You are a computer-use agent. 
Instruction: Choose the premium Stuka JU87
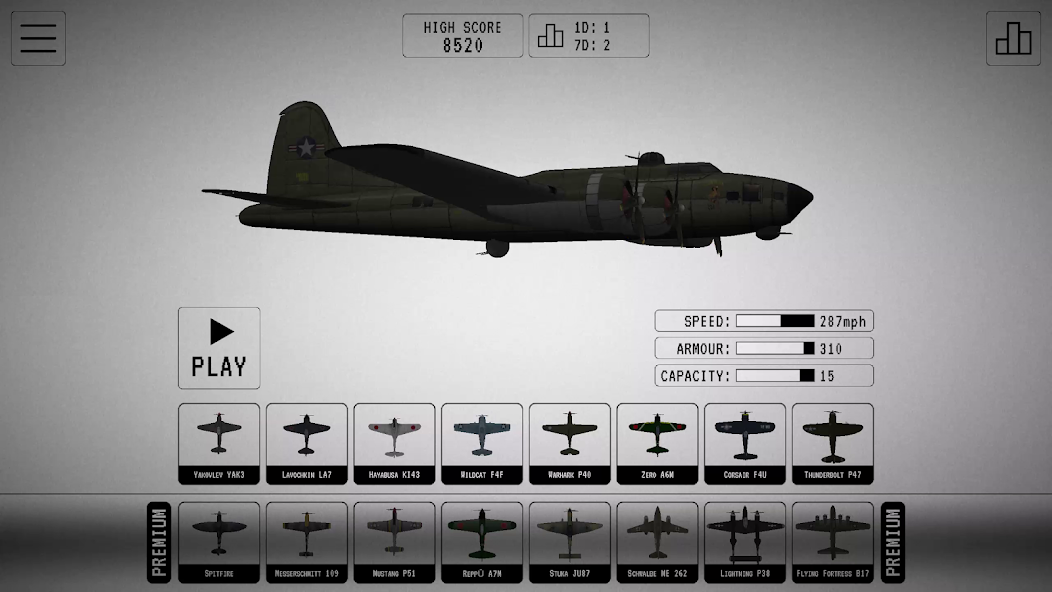[x=569, y=541]
